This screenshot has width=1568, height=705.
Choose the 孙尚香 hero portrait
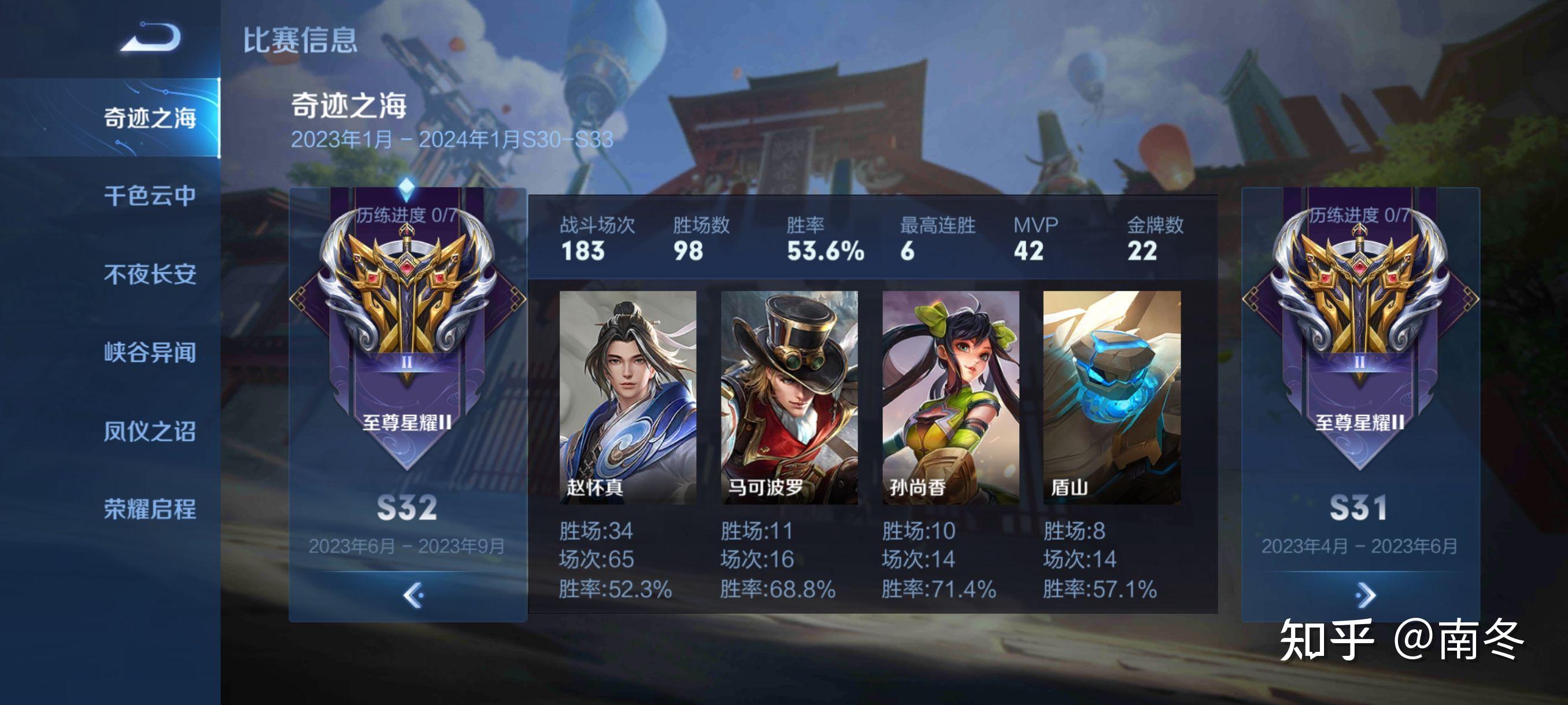pyautogui.click(x=950, y=396)
